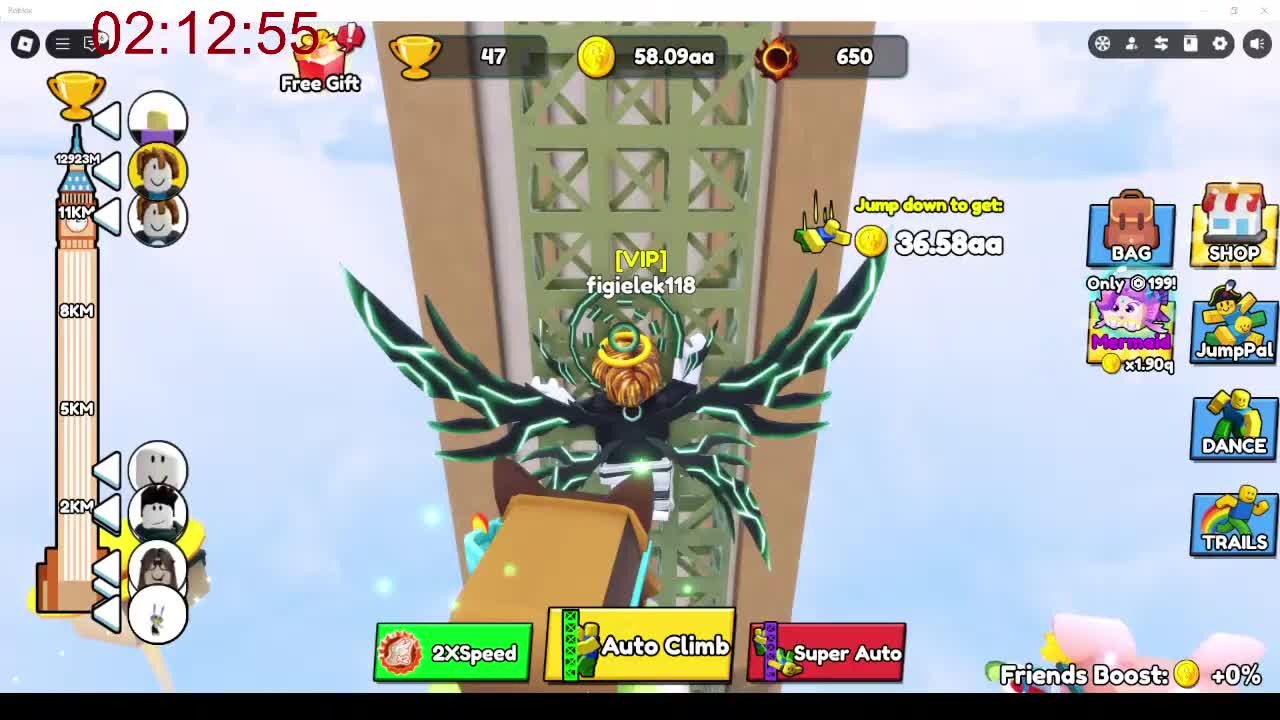The image size is (1280, 720).
Task: Click the snowflake wheel toolbar icon
Action: 1102,43
